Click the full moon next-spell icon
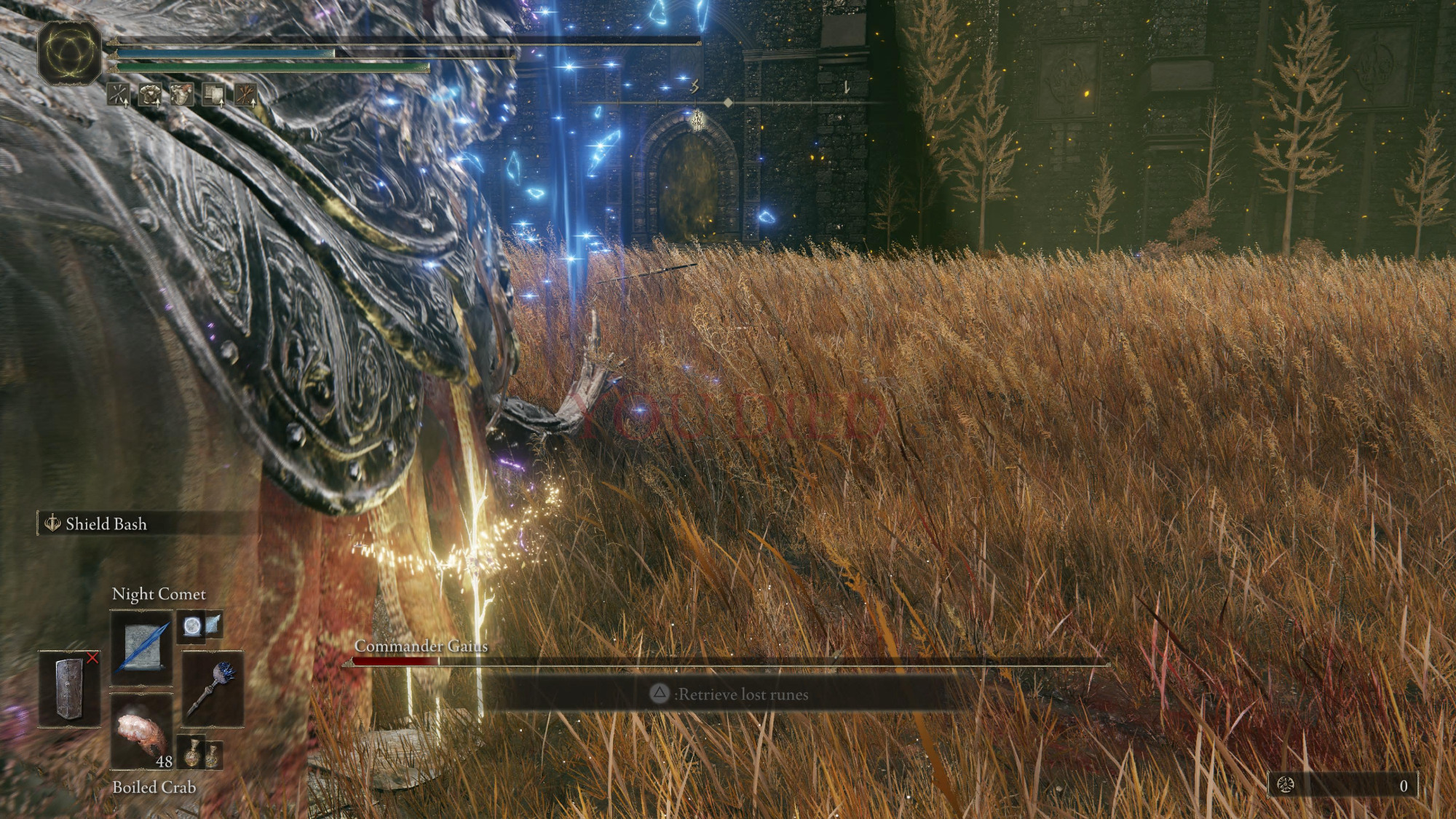This screenshot has height=819, width=1456. (x=192, y=626)
